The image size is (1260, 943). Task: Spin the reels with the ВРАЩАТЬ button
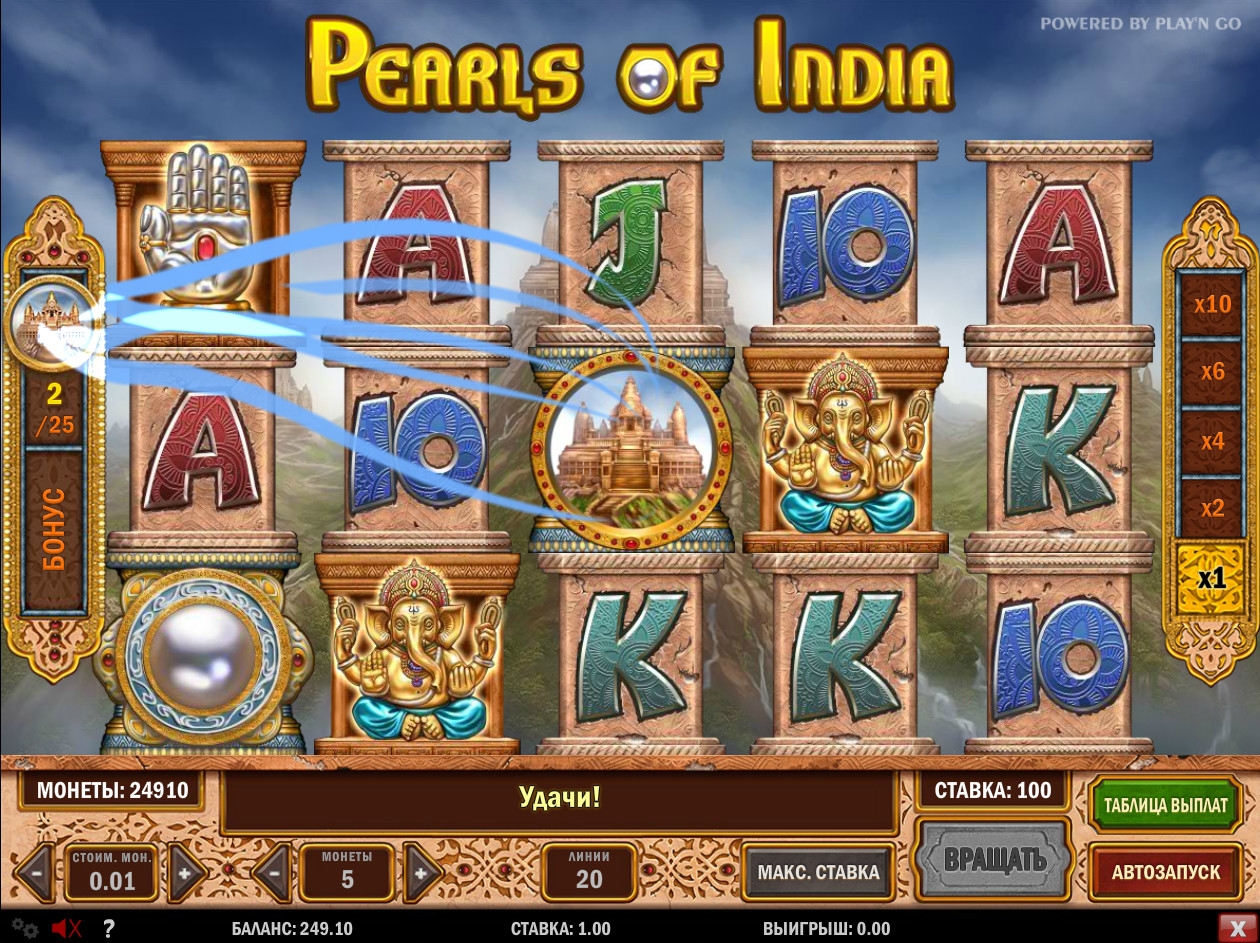tap(994, 859)
